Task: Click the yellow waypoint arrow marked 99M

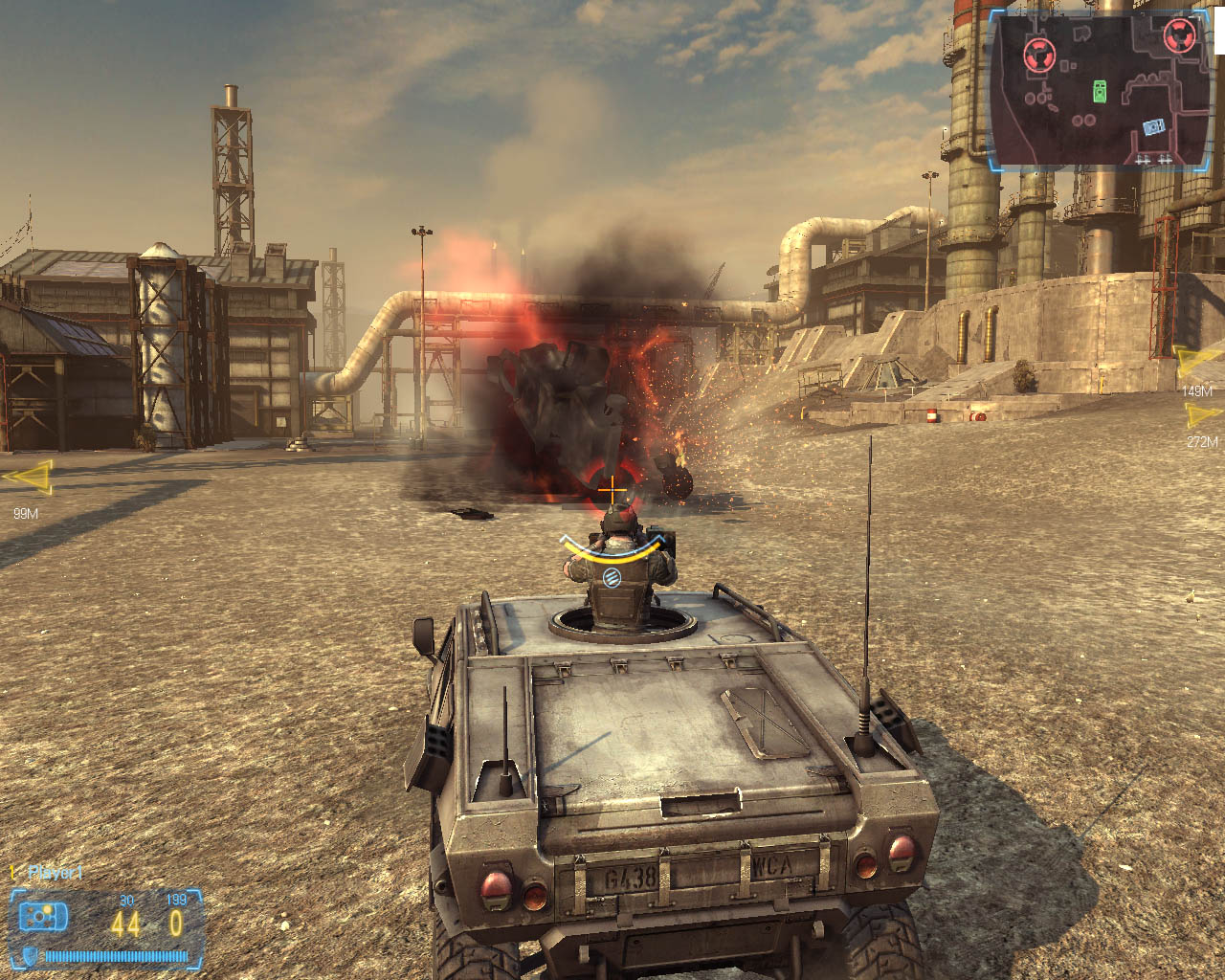Action: point(29,477)
